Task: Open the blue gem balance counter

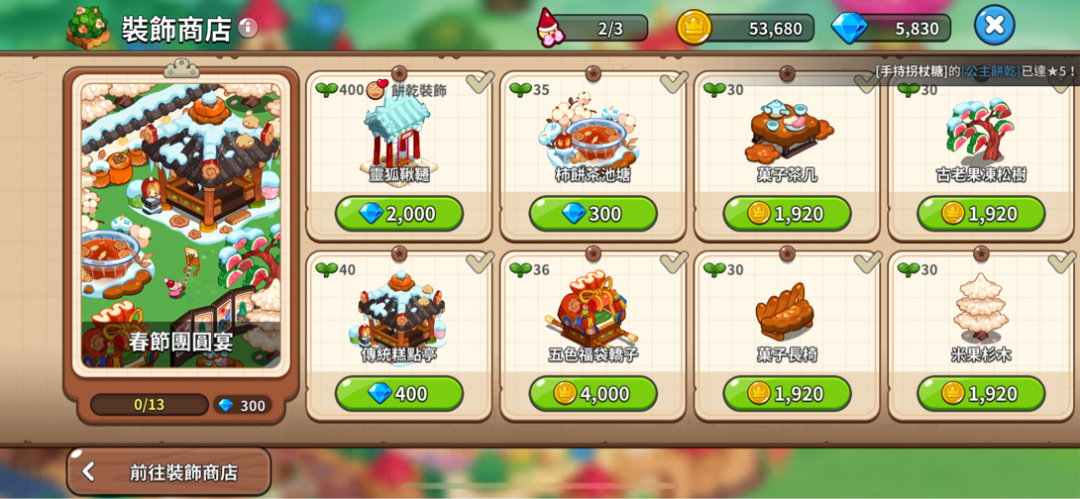Action: (892, 28)
